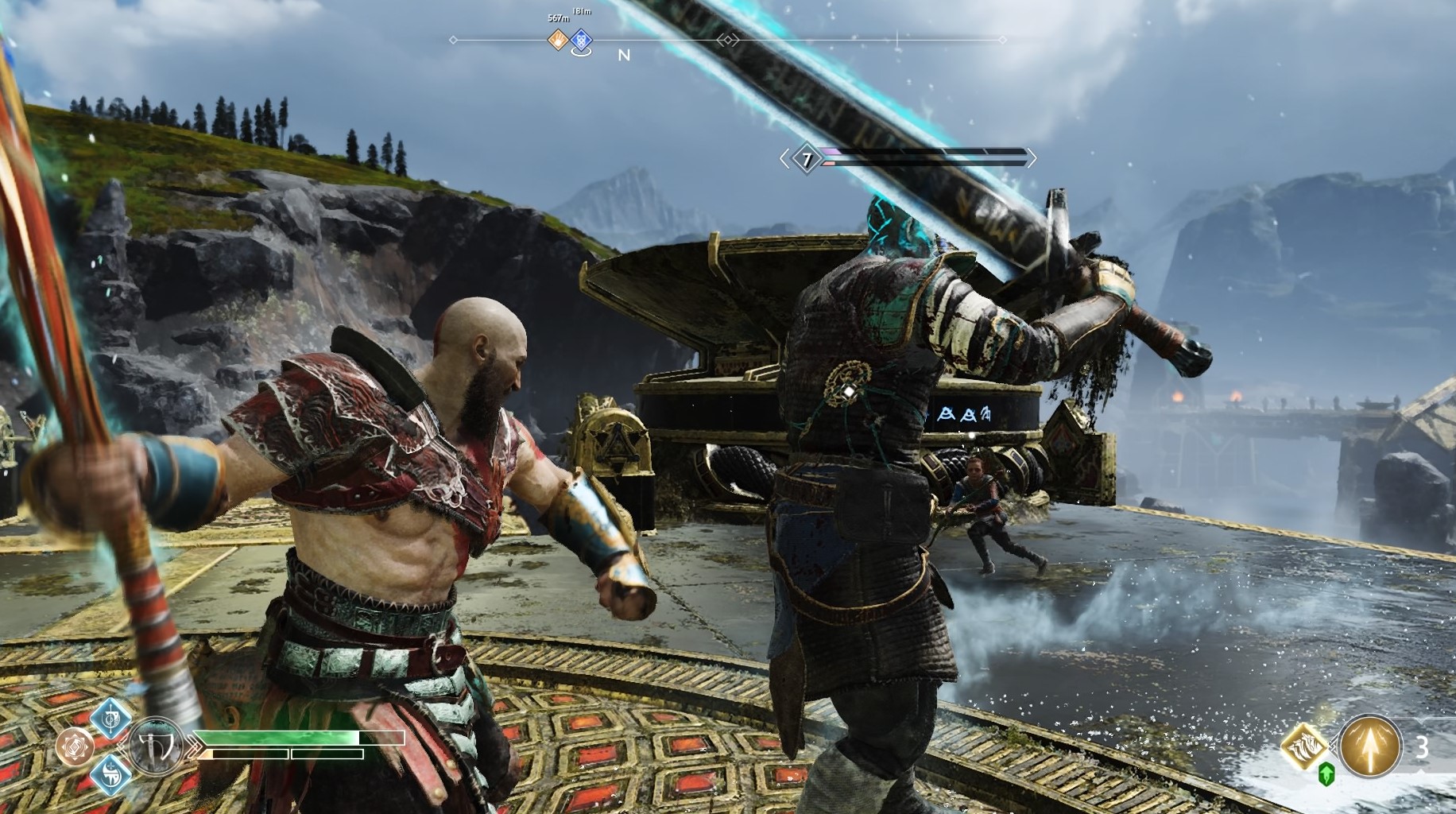Trigger the golden wolf runic summon
The image size is (1456, 814).
[x=1306, y=747]
